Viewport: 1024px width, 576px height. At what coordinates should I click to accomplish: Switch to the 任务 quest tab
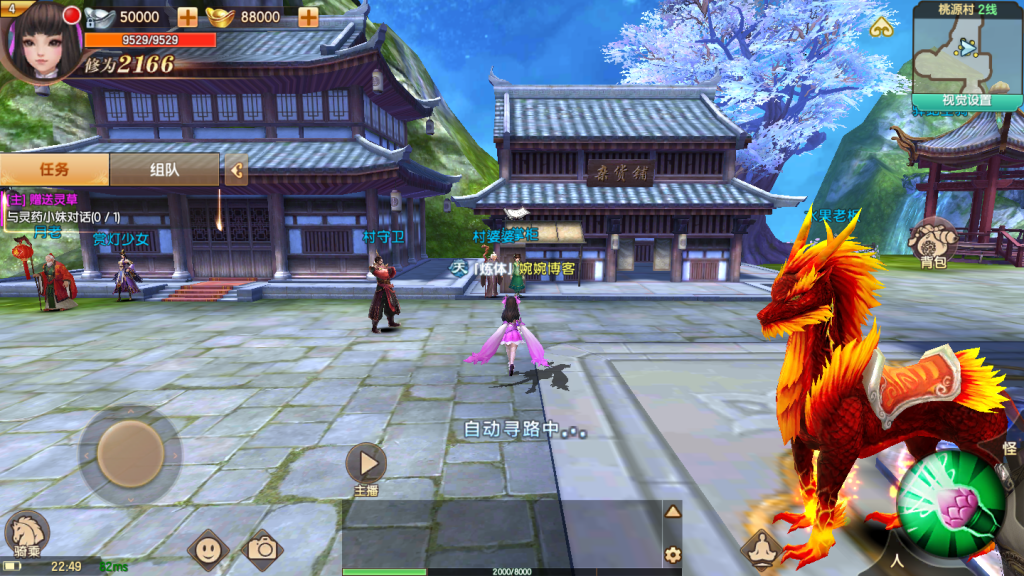[x=55, y=169]
